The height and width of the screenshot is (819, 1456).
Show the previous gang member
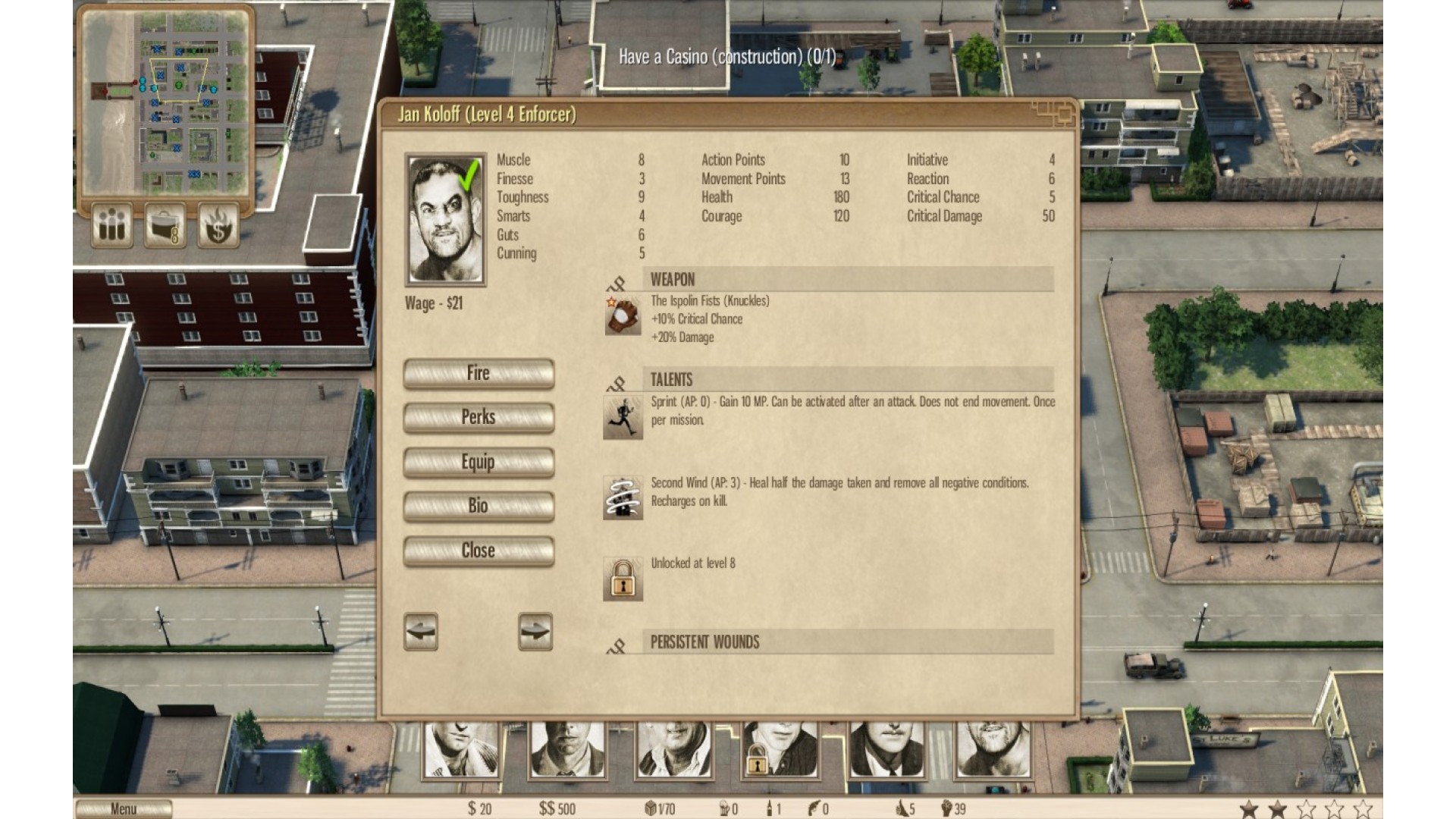tap(421, 631)
